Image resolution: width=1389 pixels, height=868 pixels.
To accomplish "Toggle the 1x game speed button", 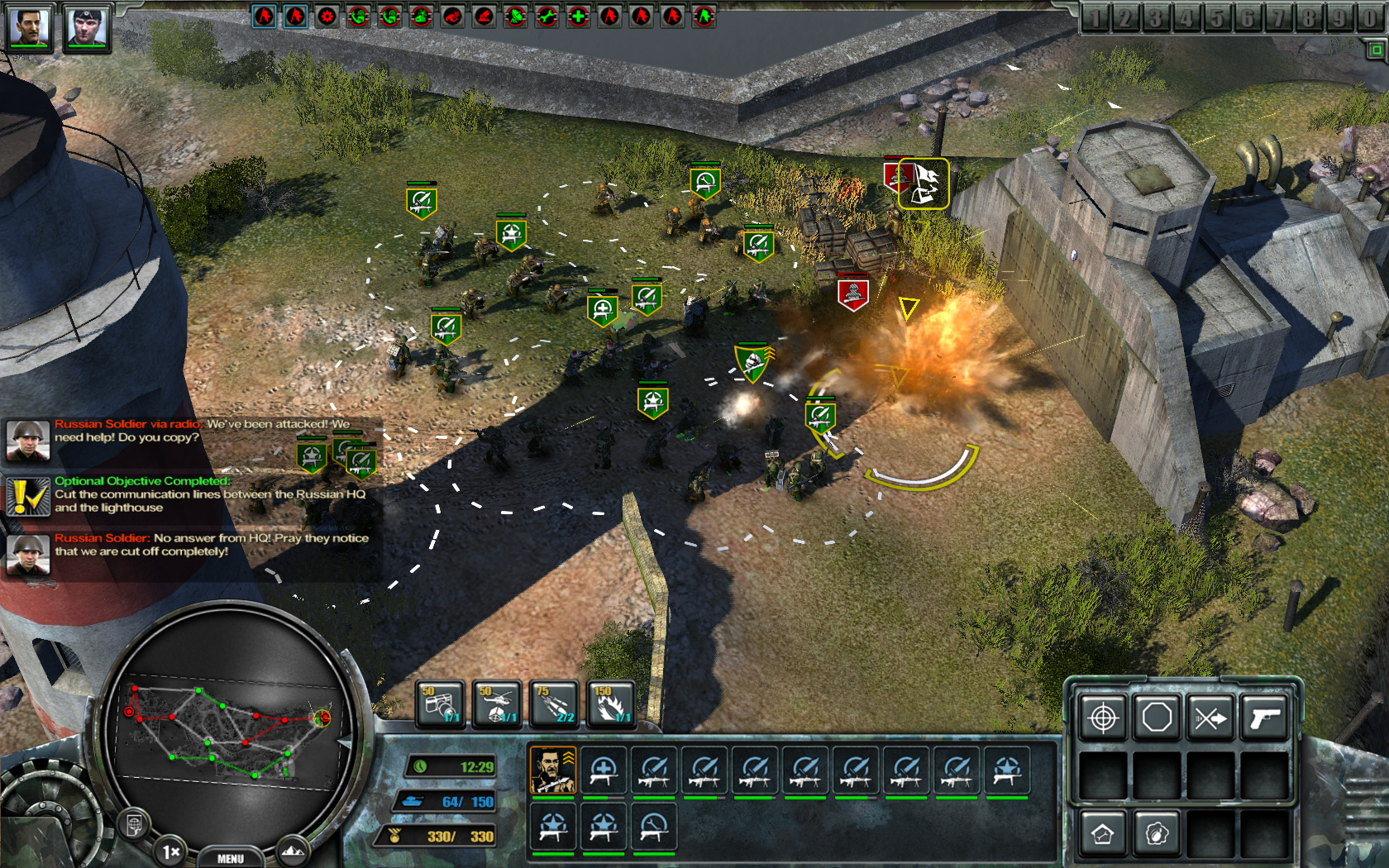I will pyautogui.click(x=171, y=851).
